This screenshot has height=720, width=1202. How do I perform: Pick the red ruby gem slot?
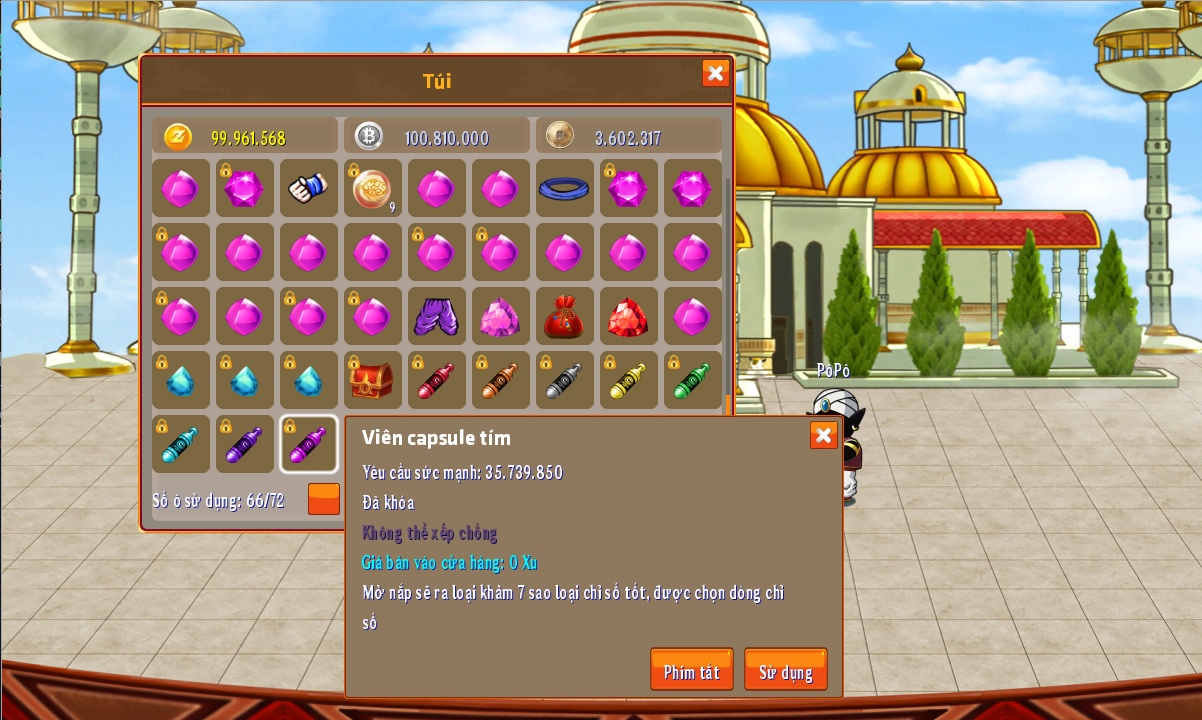tap(628, 316)
